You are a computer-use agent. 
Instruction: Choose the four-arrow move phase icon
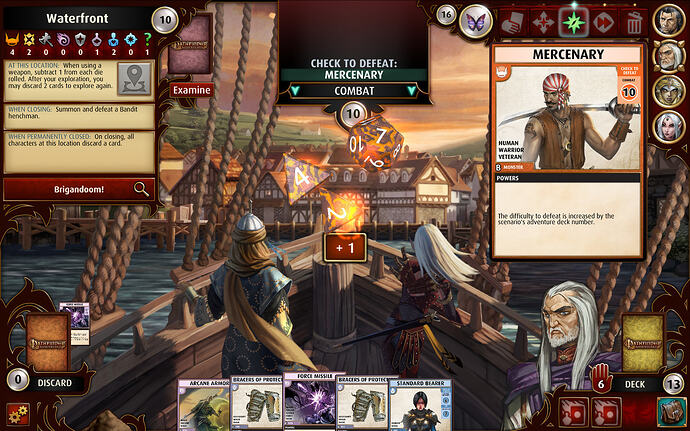coord(542,20)
